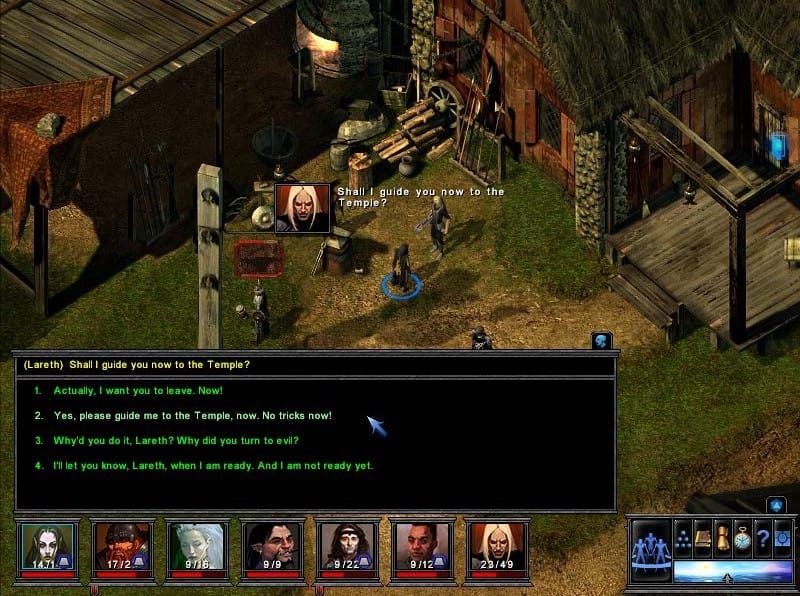
Task: Choose reply: Actually, I want you to leave
Action: (138, 390)
